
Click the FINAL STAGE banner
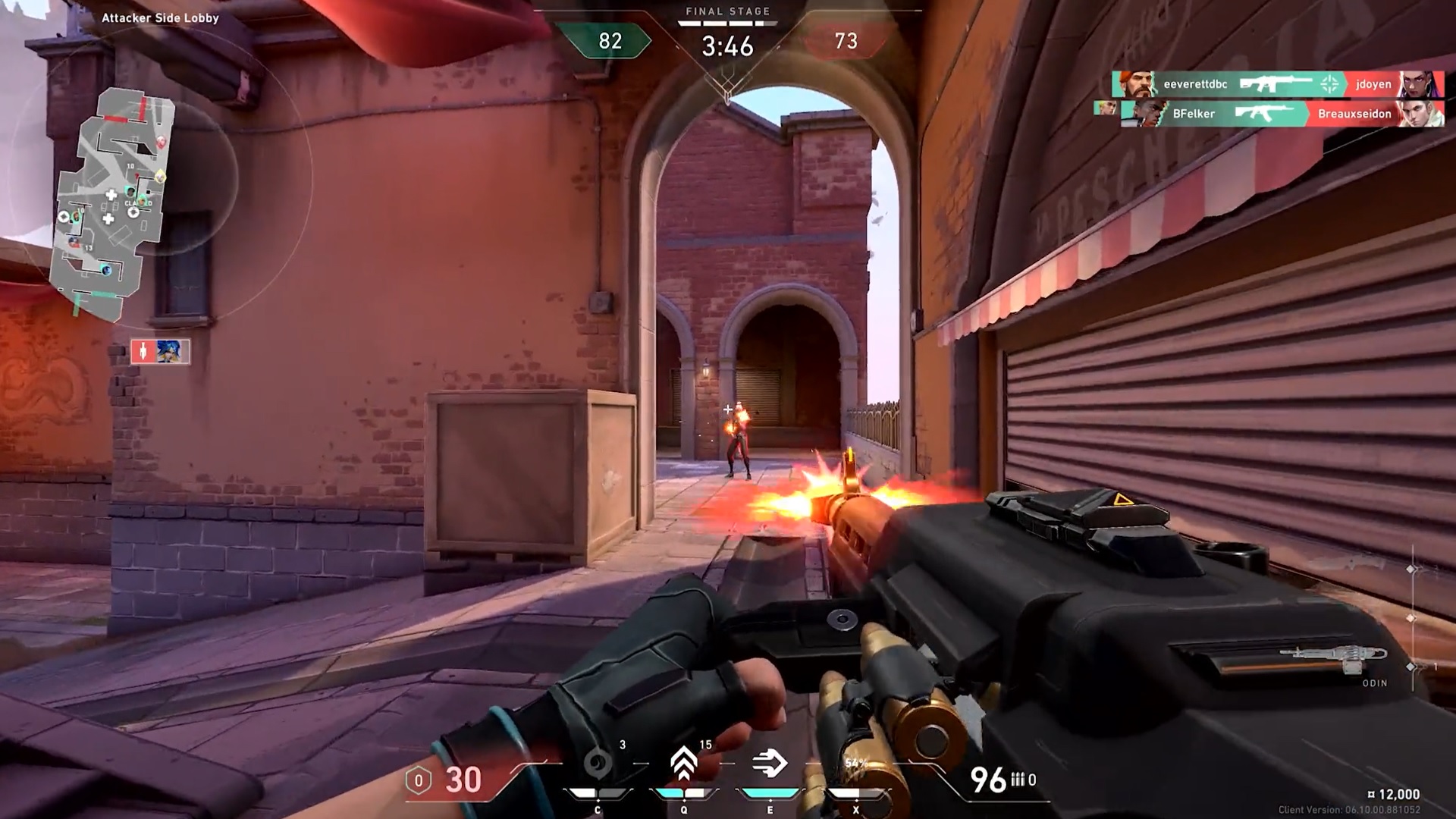pos(726,11)
